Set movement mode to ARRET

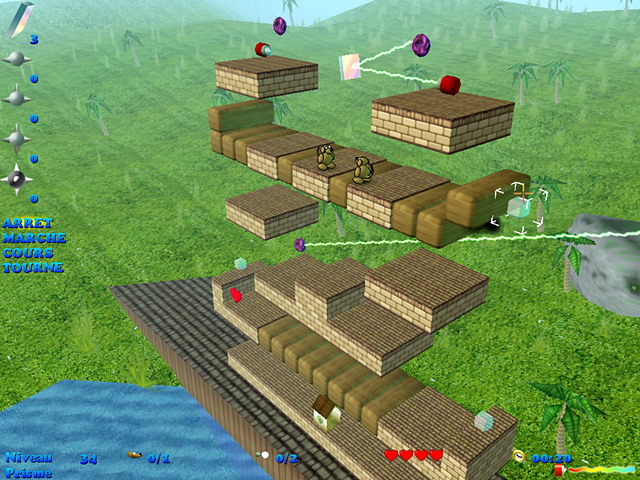27,223
